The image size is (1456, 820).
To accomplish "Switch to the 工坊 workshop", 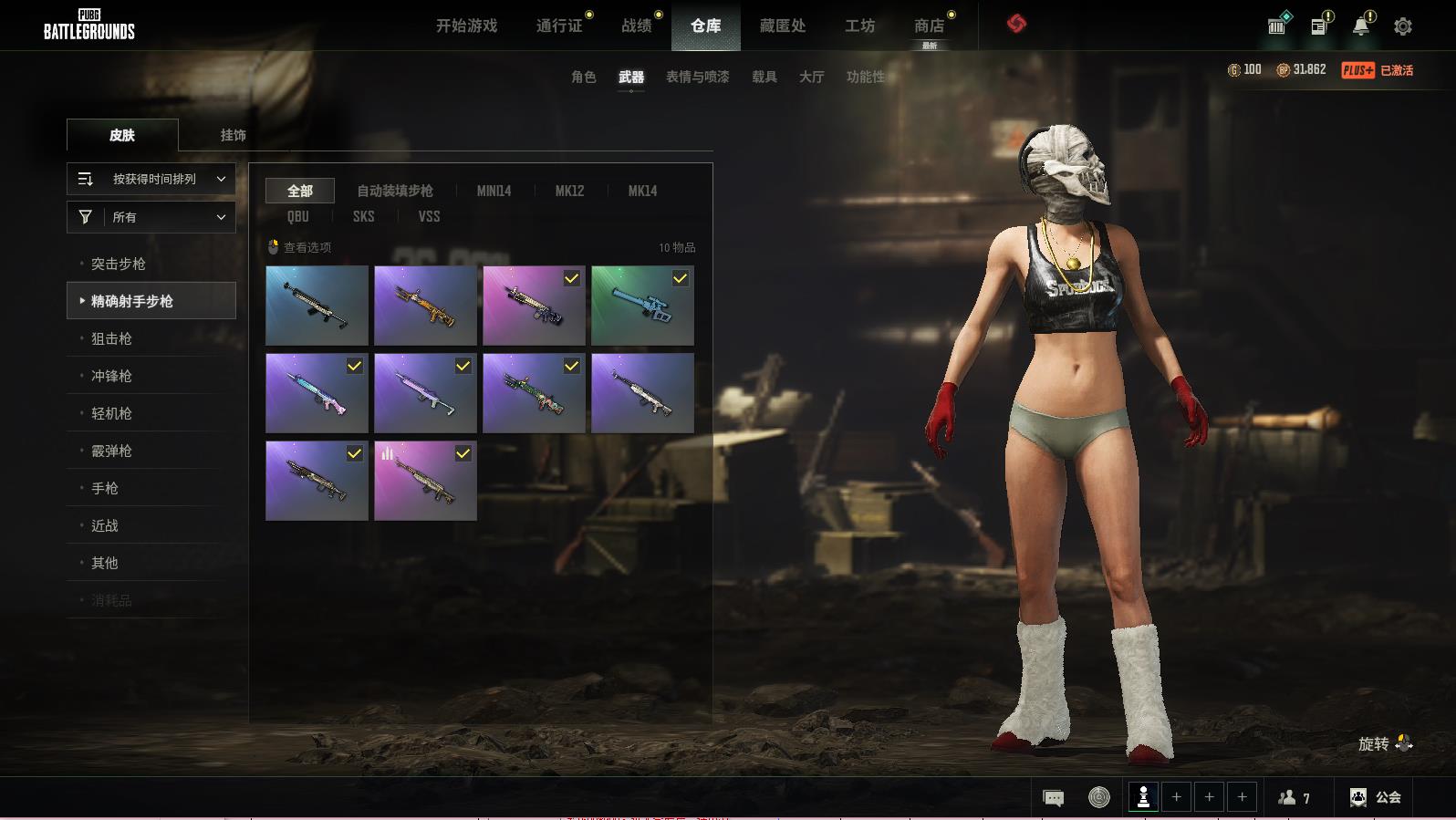I will (859, 26).
